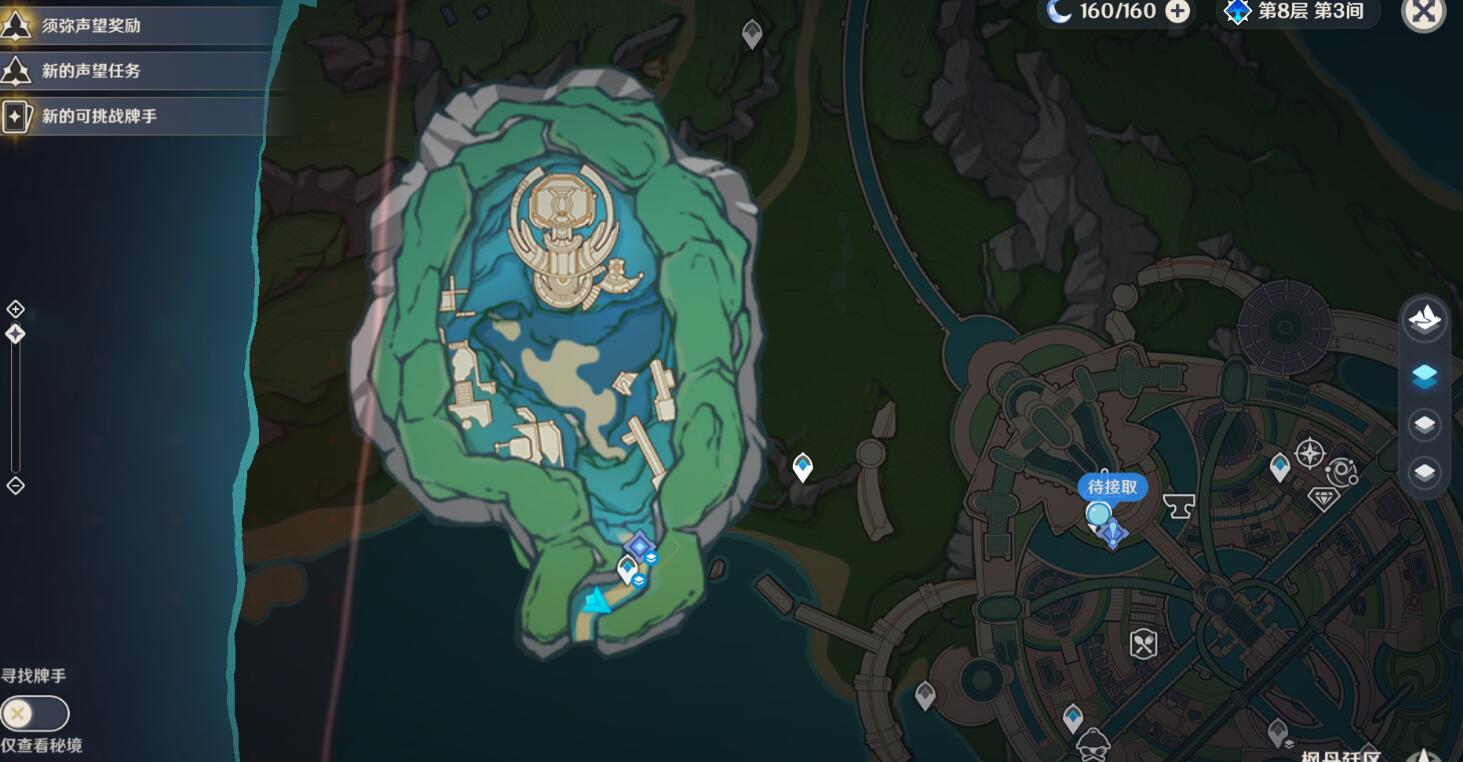Select the diamond jewelry shop marker

pyautogui.click(x=1324, y=498)
